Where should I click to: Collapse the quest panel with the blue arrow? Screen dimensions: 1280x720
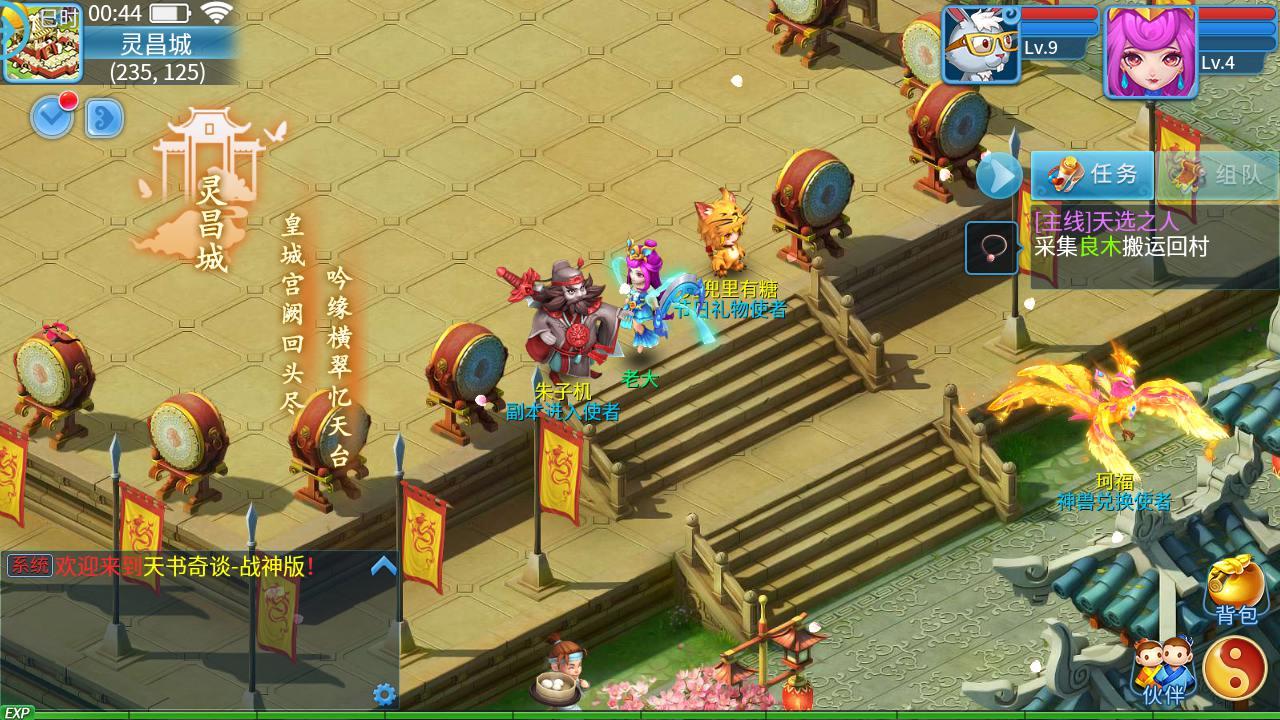pyautogui.click(x=996, y=176)
